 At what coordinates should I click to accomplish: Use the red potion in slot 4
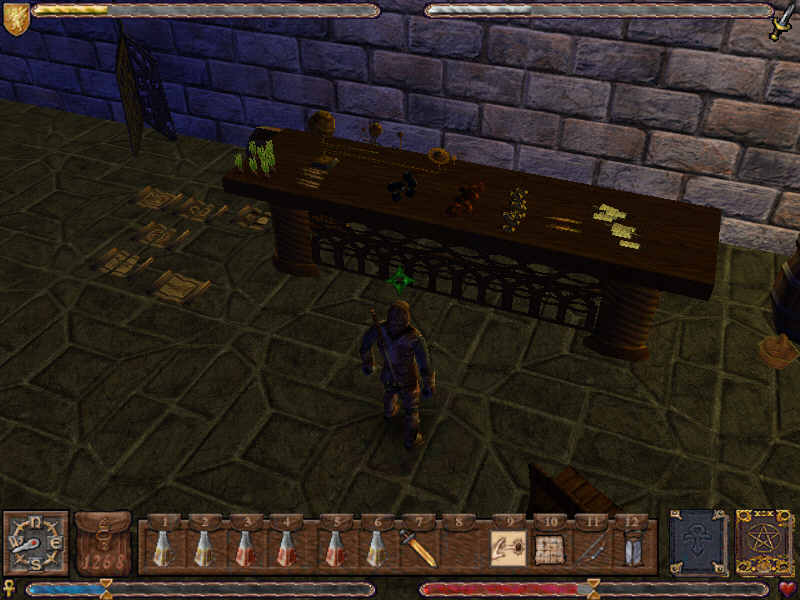[286, 548]
